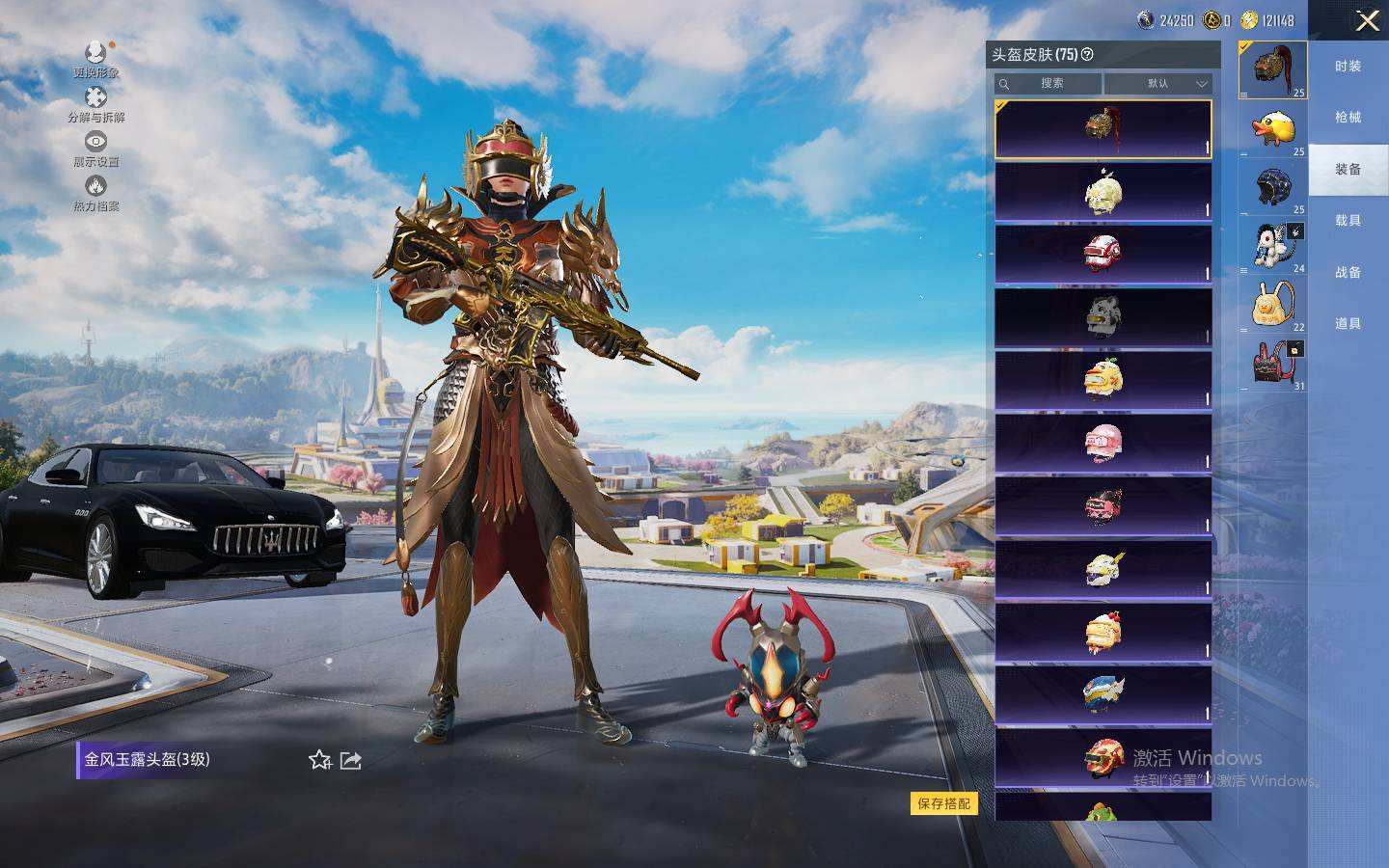Select the yellow duck equipment slot
The height and width of the screenshot is (868, 1389).
click(x=1272, y=128)
